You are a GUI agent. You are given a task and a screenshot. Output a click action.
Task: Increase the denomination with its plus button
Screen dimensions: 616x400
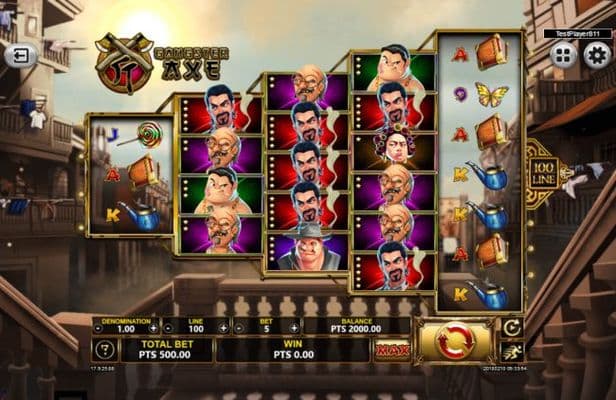(x=153, y=327)
